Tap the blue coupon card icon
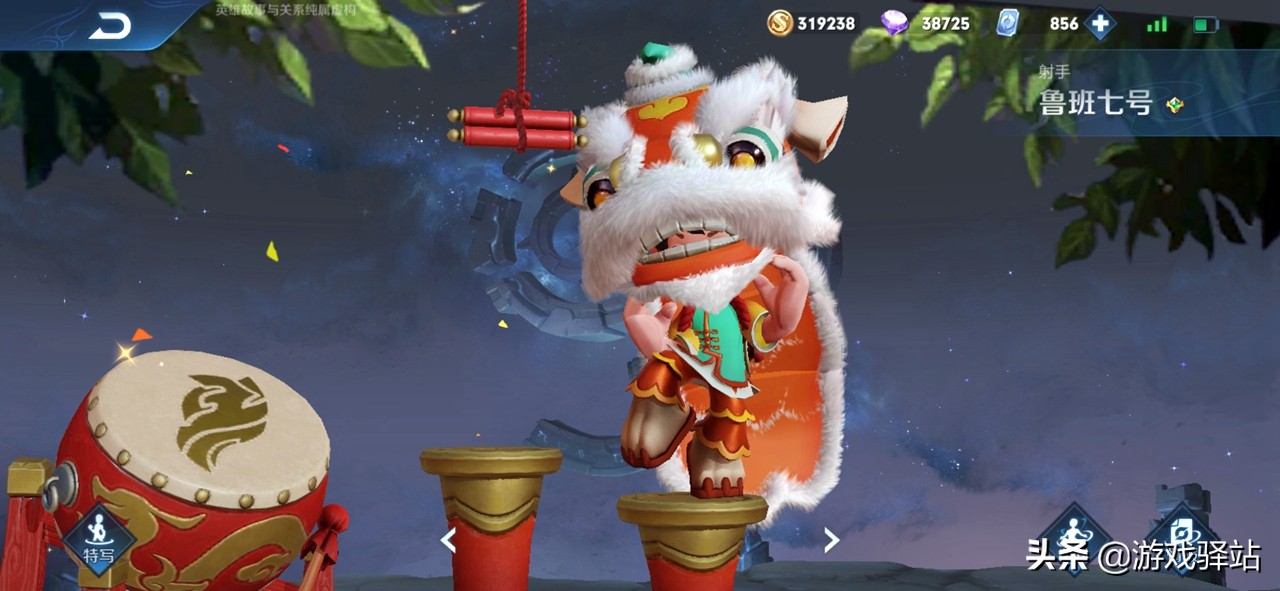 pos(1008,23)
